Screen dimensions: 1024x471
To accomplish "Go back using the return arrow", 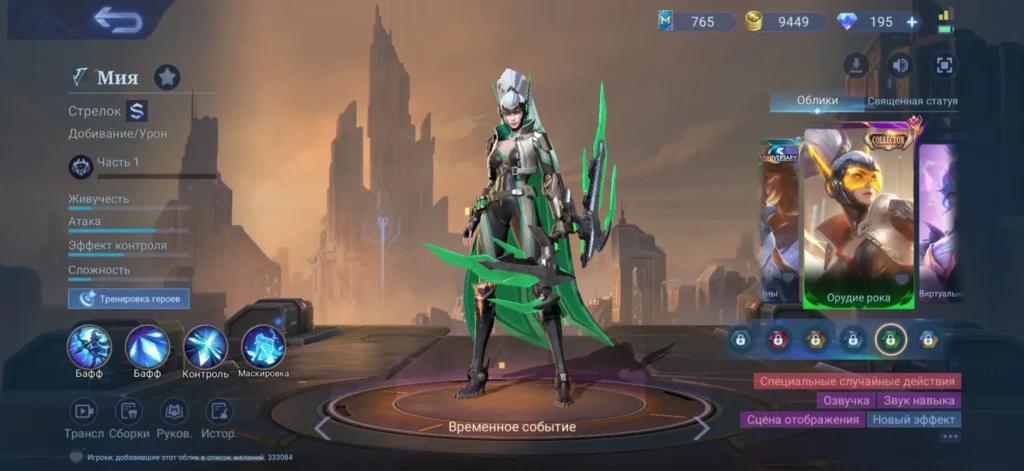I will (117, 20).
